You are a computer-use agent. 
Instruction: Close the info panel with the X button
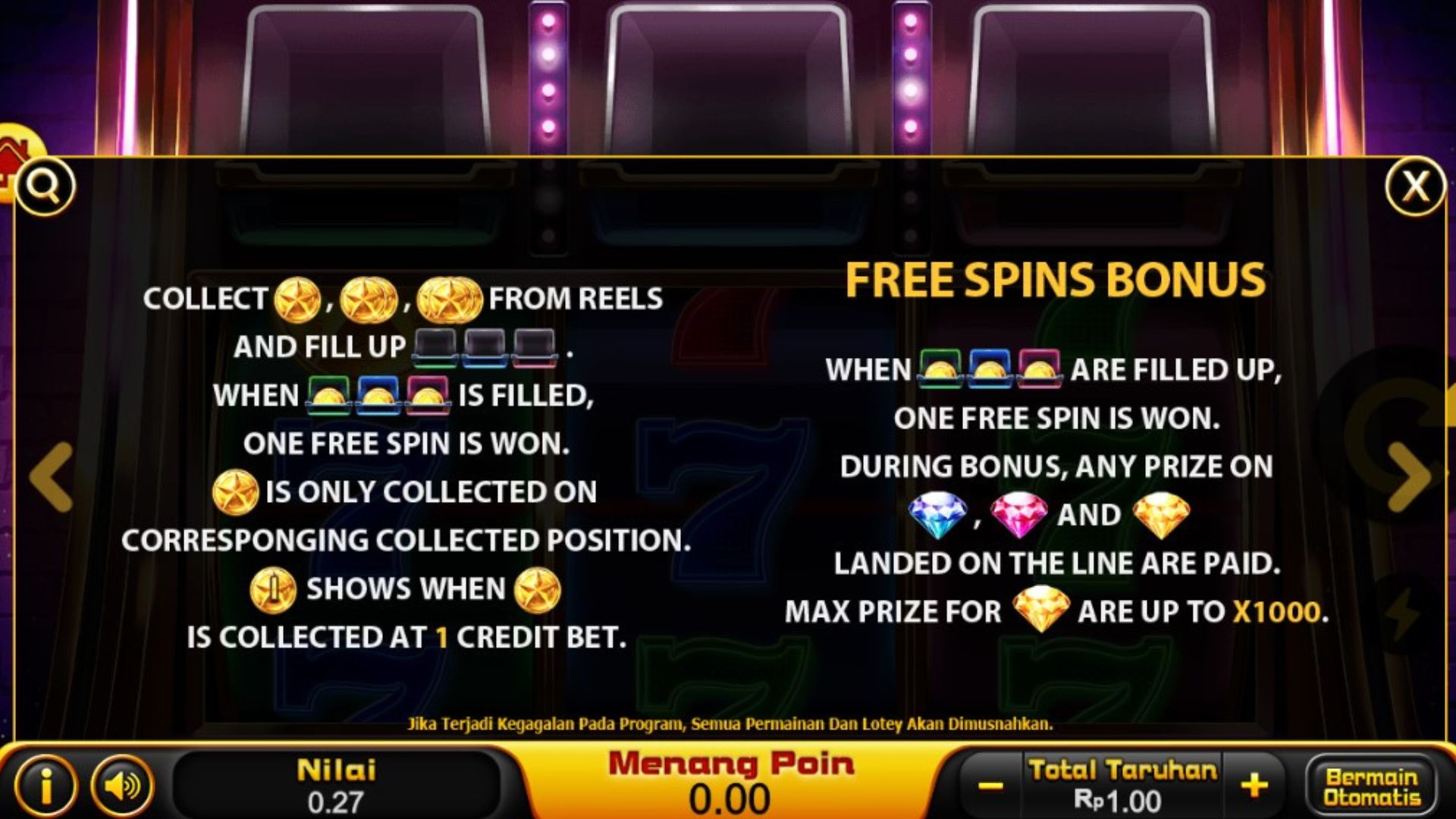click(1415, 187)
